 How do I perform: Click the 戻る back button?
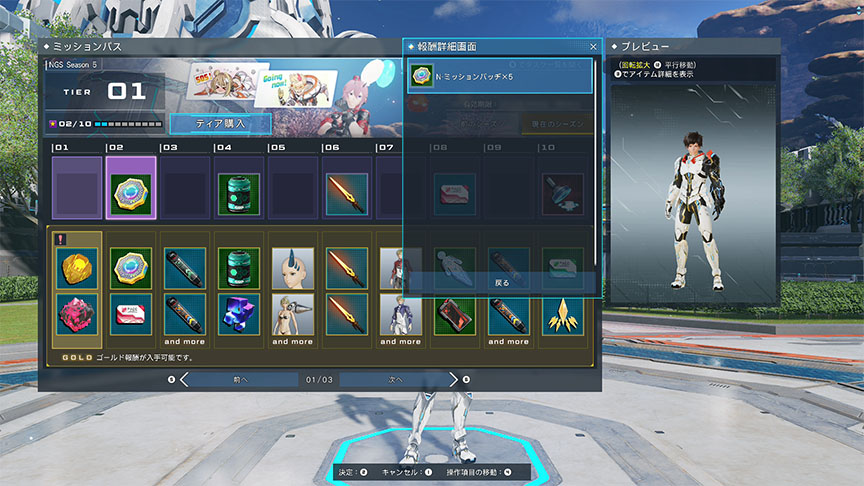pos(502,283)
